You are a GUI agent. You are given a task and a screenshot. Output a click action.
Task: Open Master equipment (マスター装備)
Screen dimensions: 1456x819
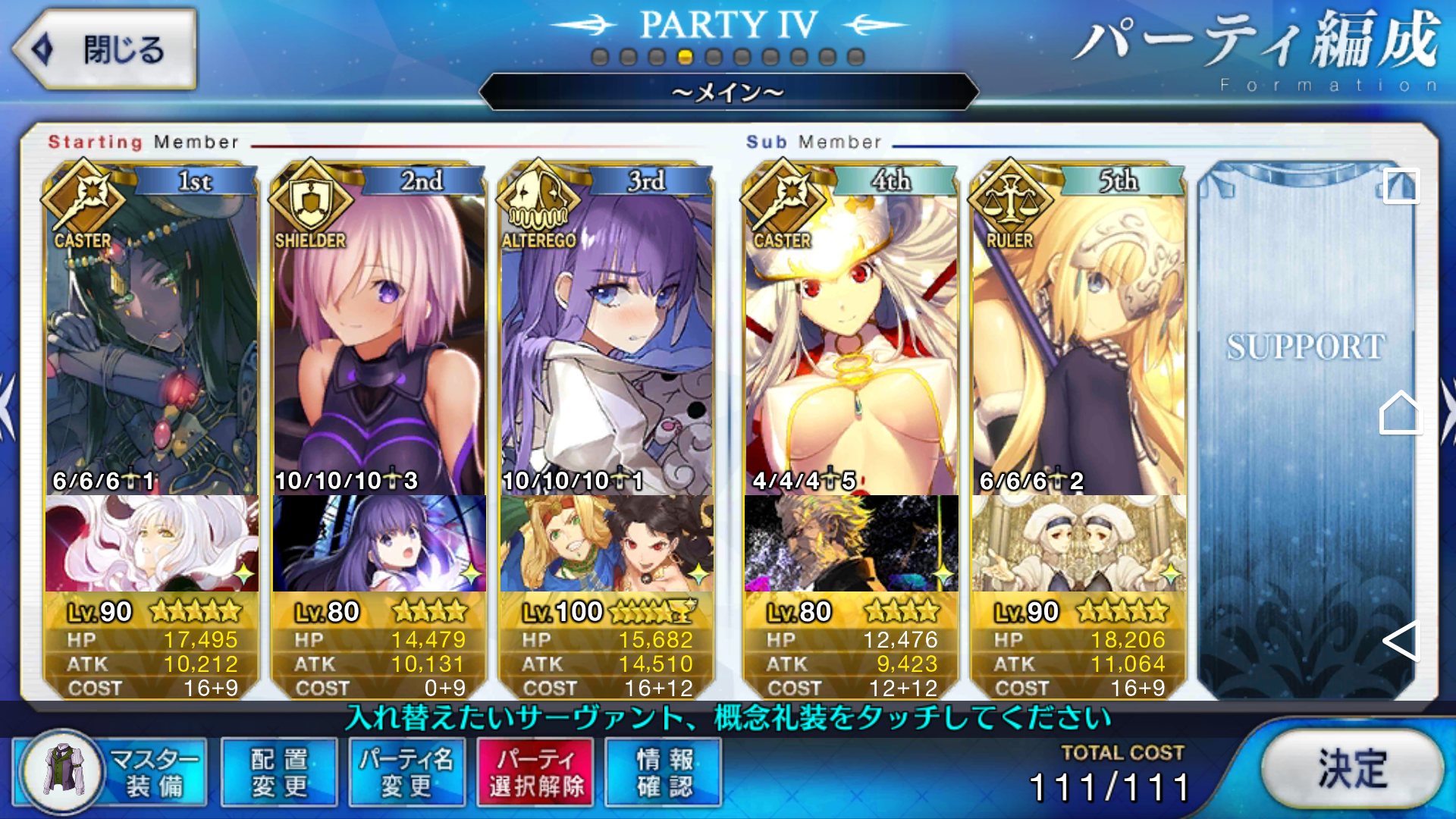(x=111, y=772)
